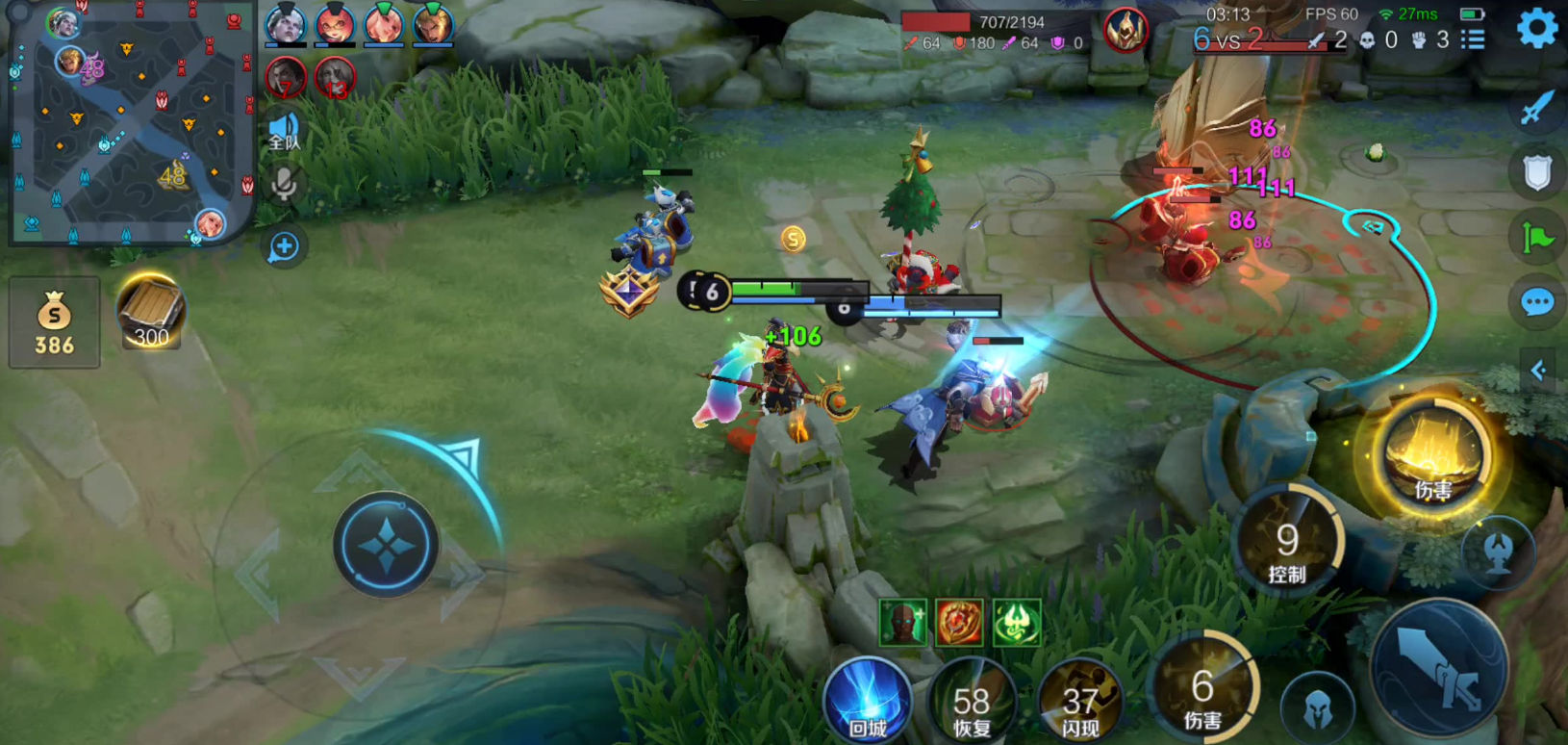Toggle the microphone button
The image size is (1568, 745).
click(284, 184)
